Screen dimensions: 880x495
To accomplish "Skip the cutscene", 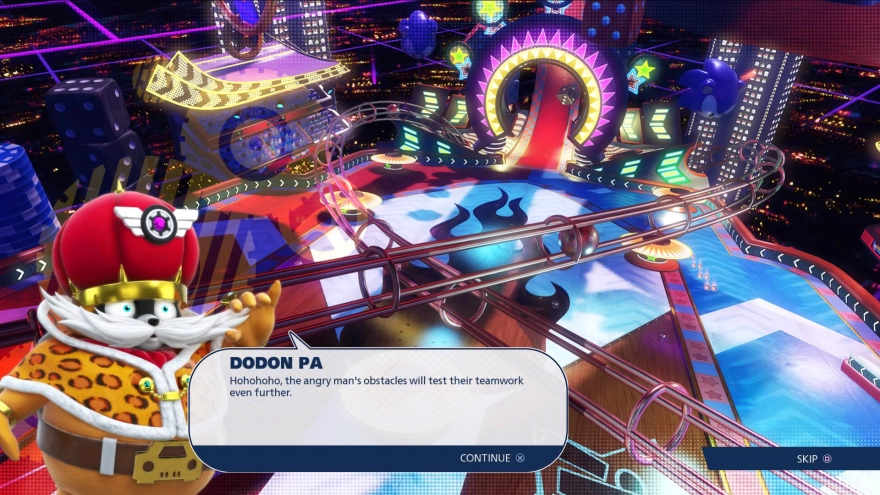I will coord(813,459).
